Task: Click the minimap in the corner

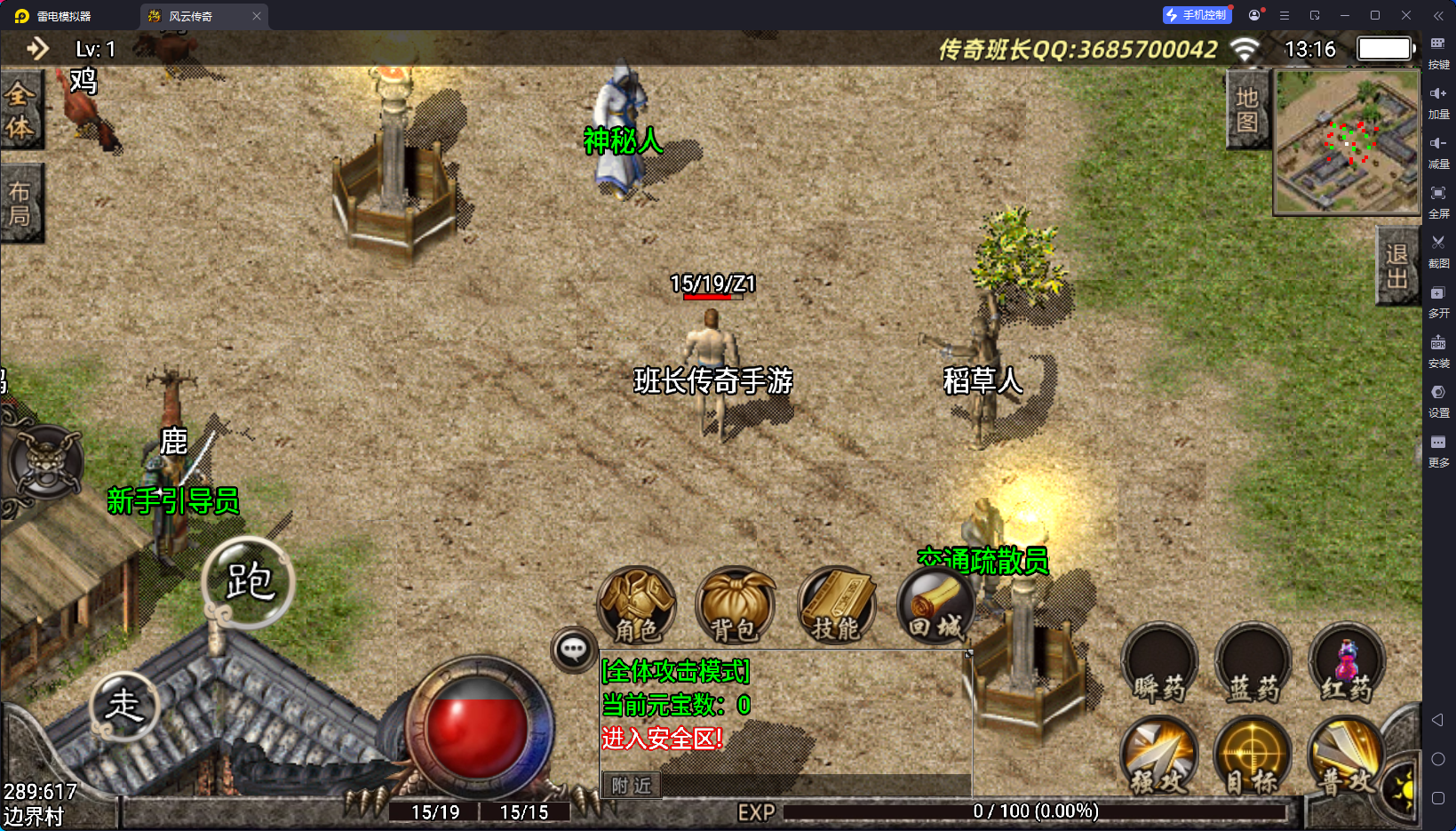Action: 1347,142
